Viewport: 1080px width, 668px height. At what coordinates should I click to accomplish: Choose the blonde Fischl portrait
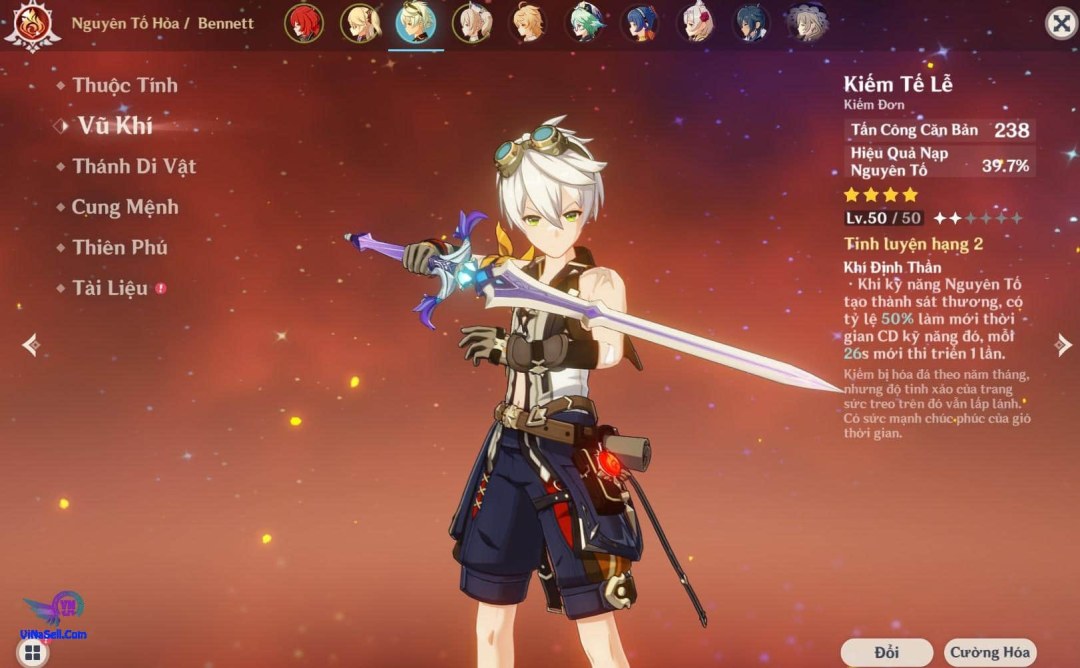pos(359,23)
